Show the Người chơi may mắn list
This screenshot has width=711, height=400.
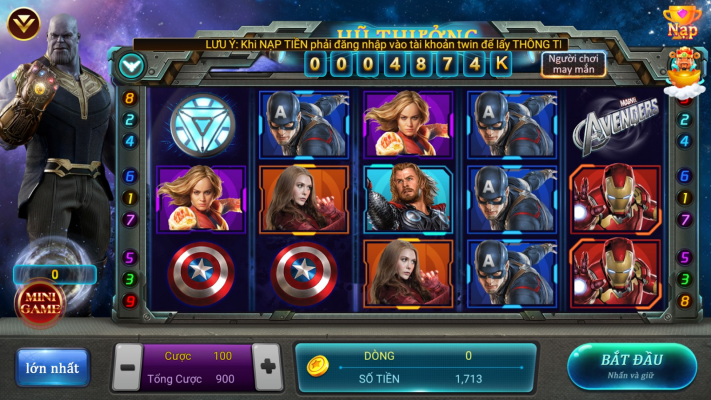click(x=574, y=65)
